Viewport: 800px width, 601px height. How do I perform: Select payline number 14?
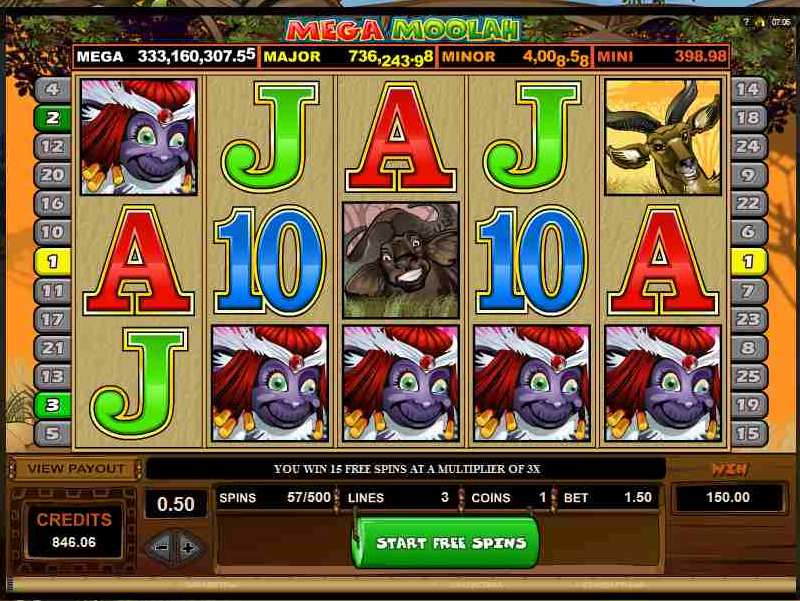click(748, 89)
